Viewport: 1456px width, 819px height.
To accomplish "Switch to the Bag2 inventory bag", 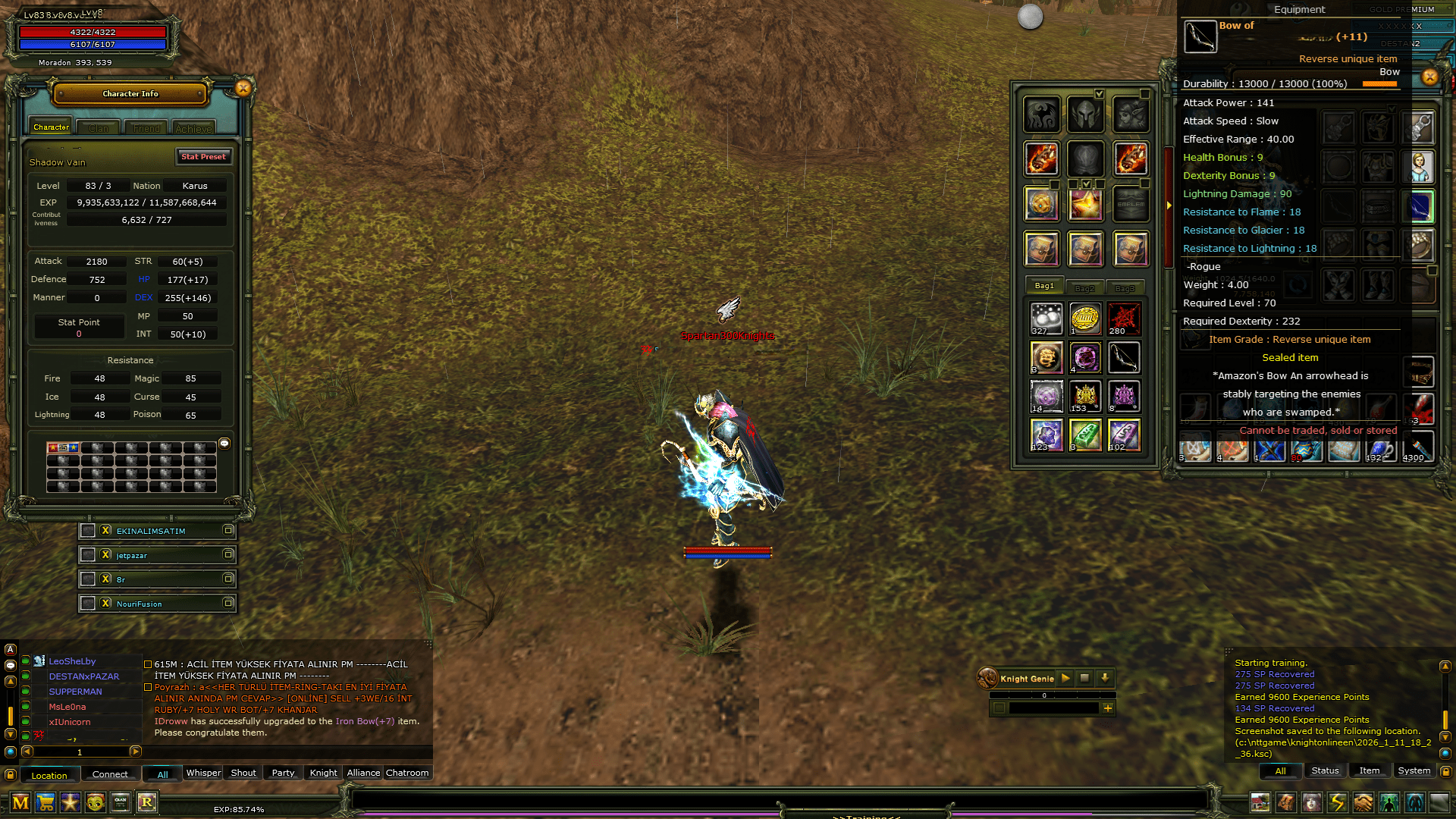I will click(1087, 287).
